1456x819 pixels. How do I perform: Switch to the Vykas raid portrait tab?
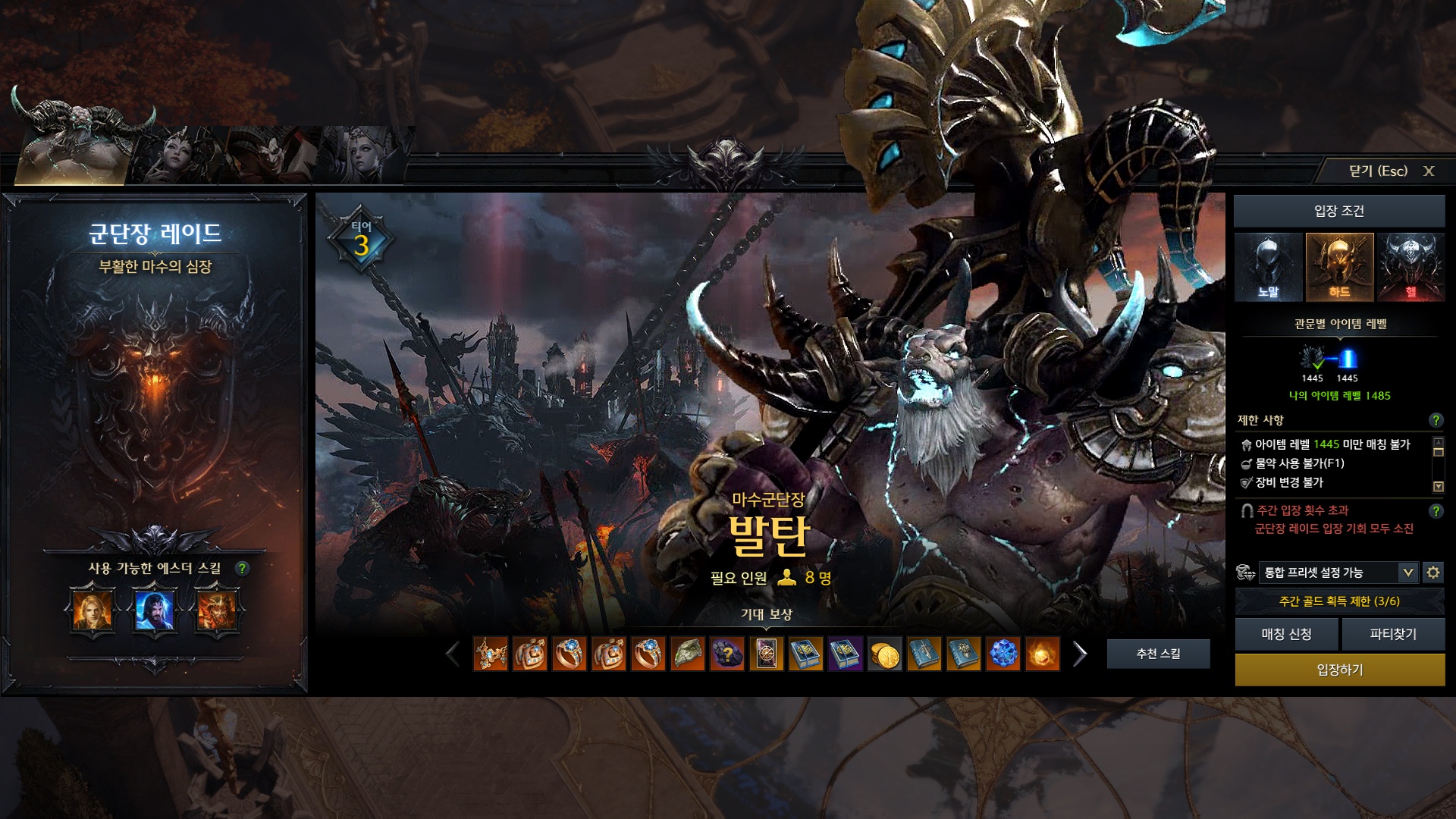179,155
